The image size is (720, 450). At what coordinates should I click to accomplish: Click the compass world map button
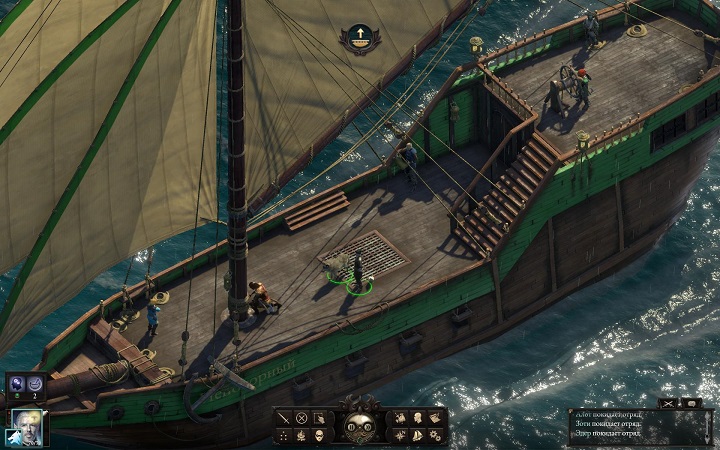[x=400, y=435]
